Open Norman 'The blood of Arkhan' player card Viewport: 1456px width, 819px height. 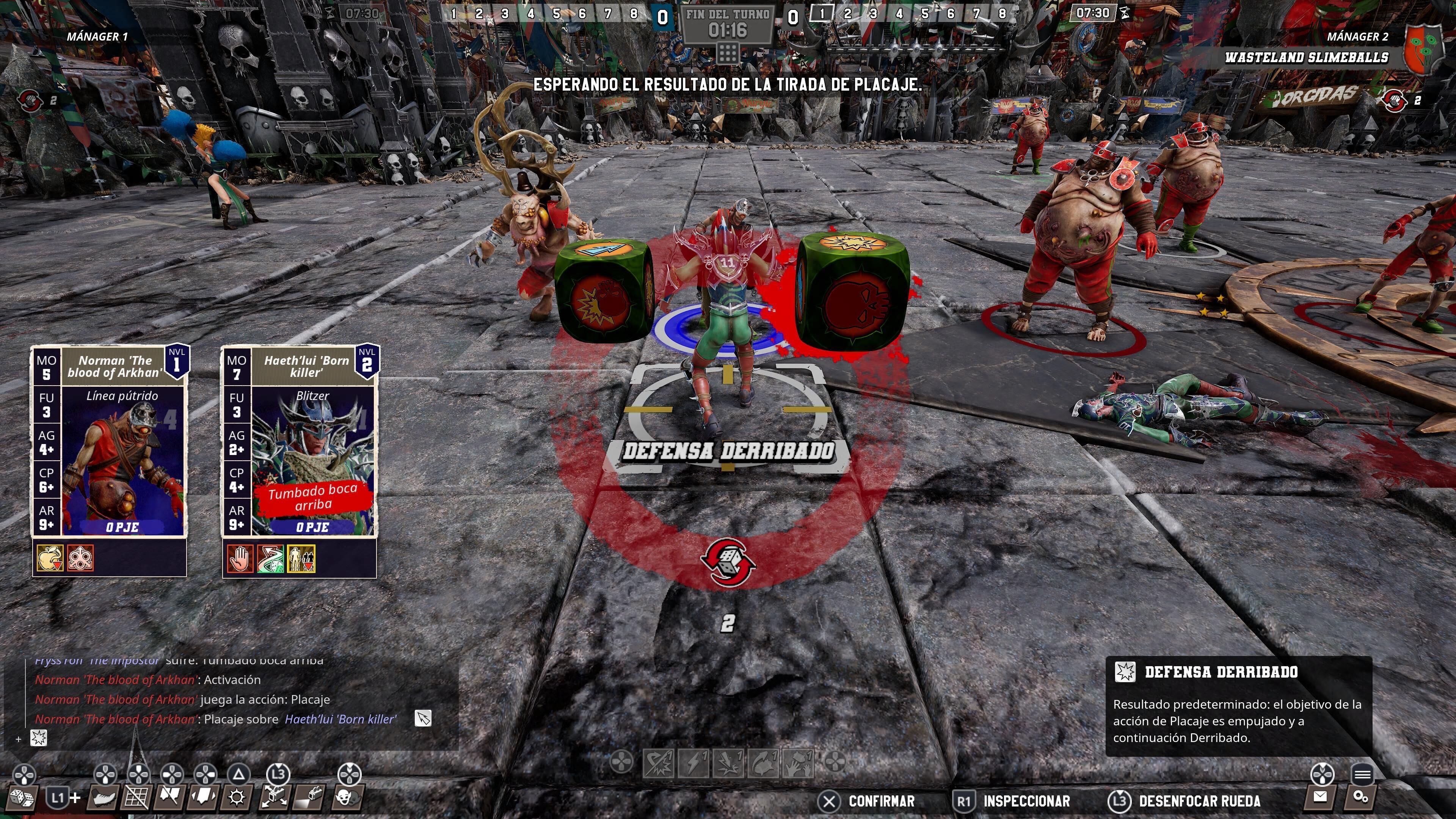click(x=109, y=441)
